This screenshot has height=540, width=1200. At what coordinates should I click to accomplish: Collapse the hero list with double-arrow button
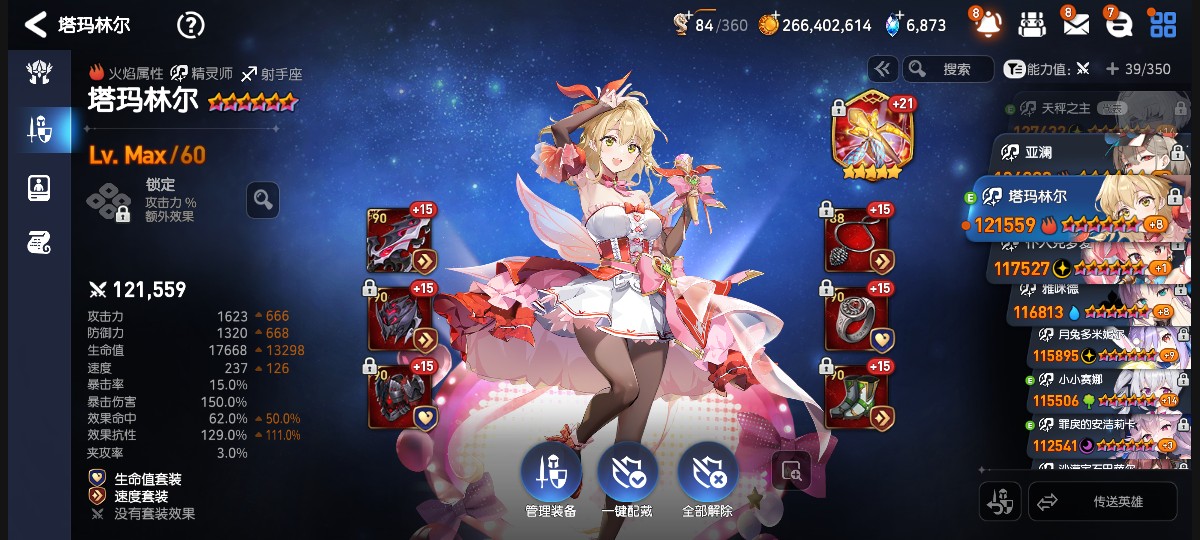coord(882,69)
